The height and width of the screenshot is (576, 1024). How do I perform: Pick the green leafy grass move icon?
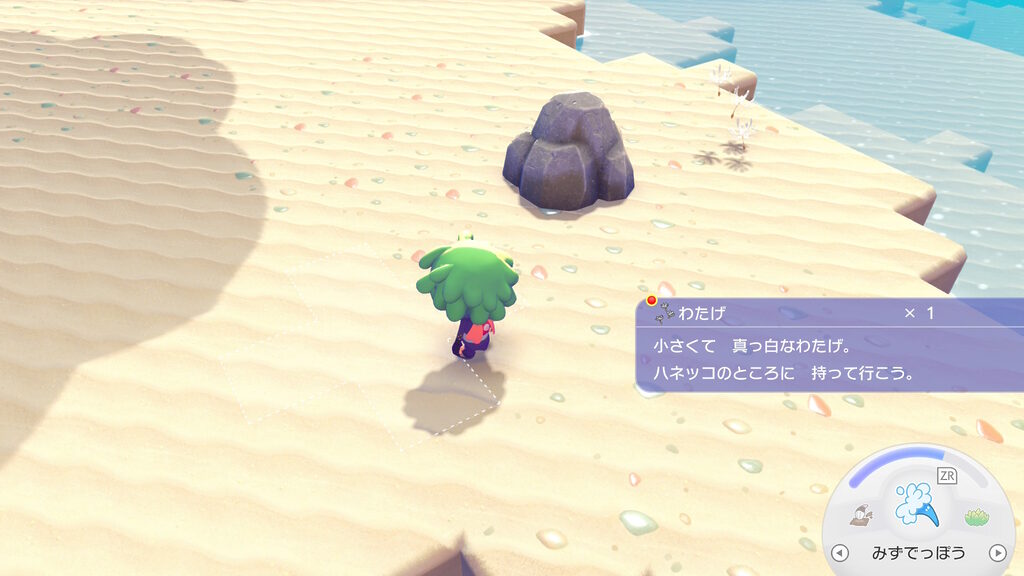coord(976,516)
